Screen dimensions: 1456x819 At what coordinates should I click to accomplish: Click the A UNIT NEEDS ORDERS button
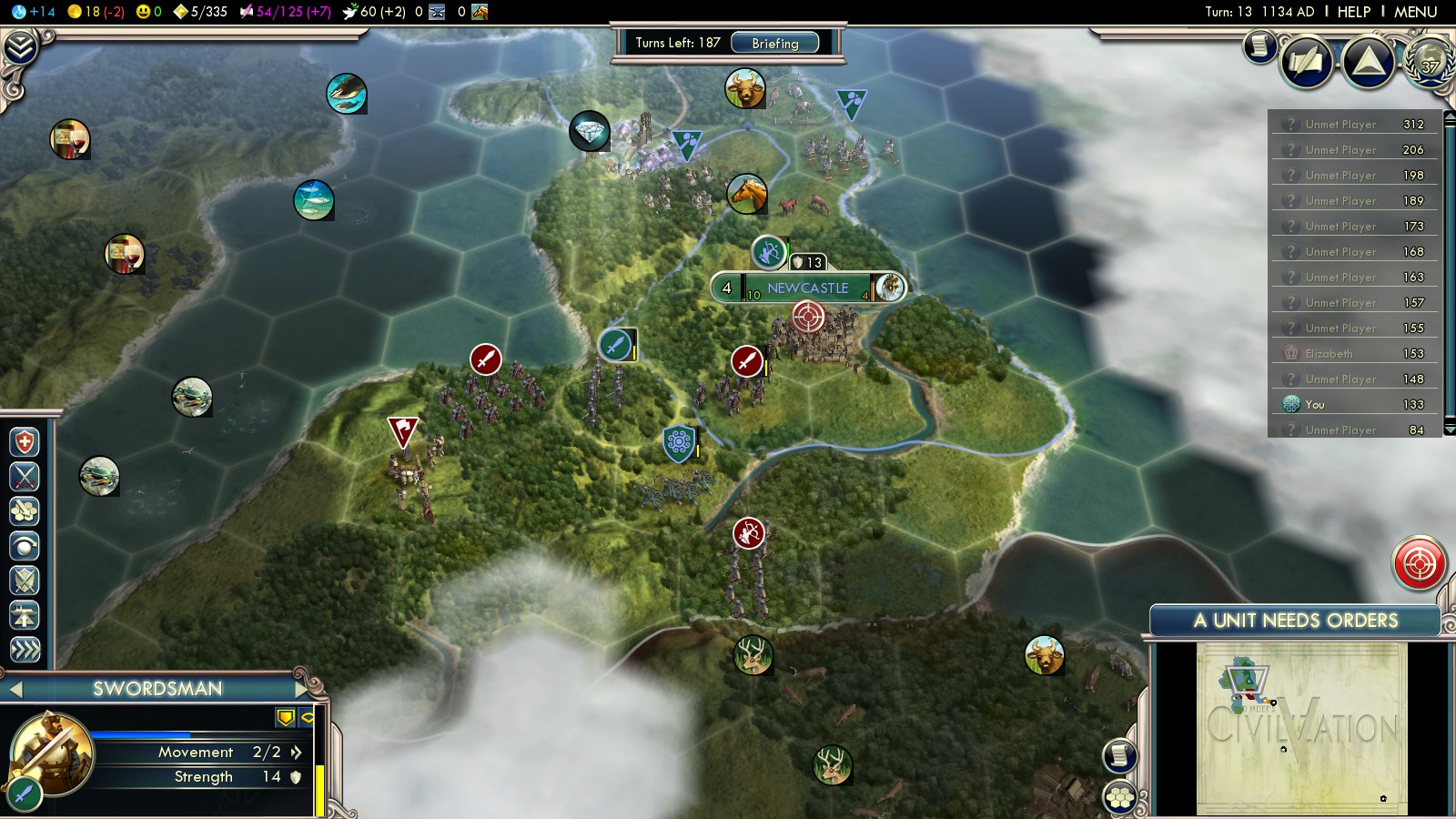(1295, 621)
